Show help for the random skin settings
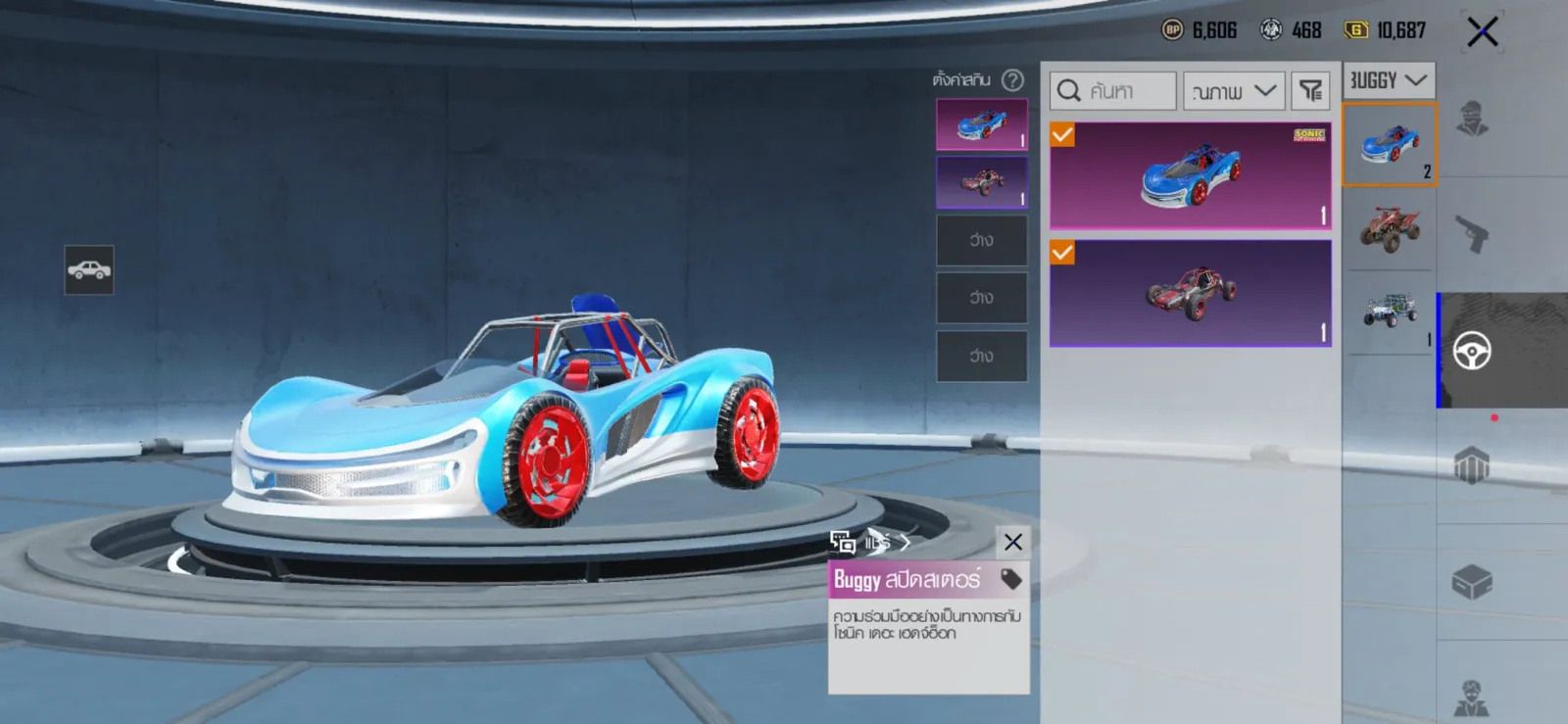This screenshot has width=1568, height=724. [x=1013, y=80]
